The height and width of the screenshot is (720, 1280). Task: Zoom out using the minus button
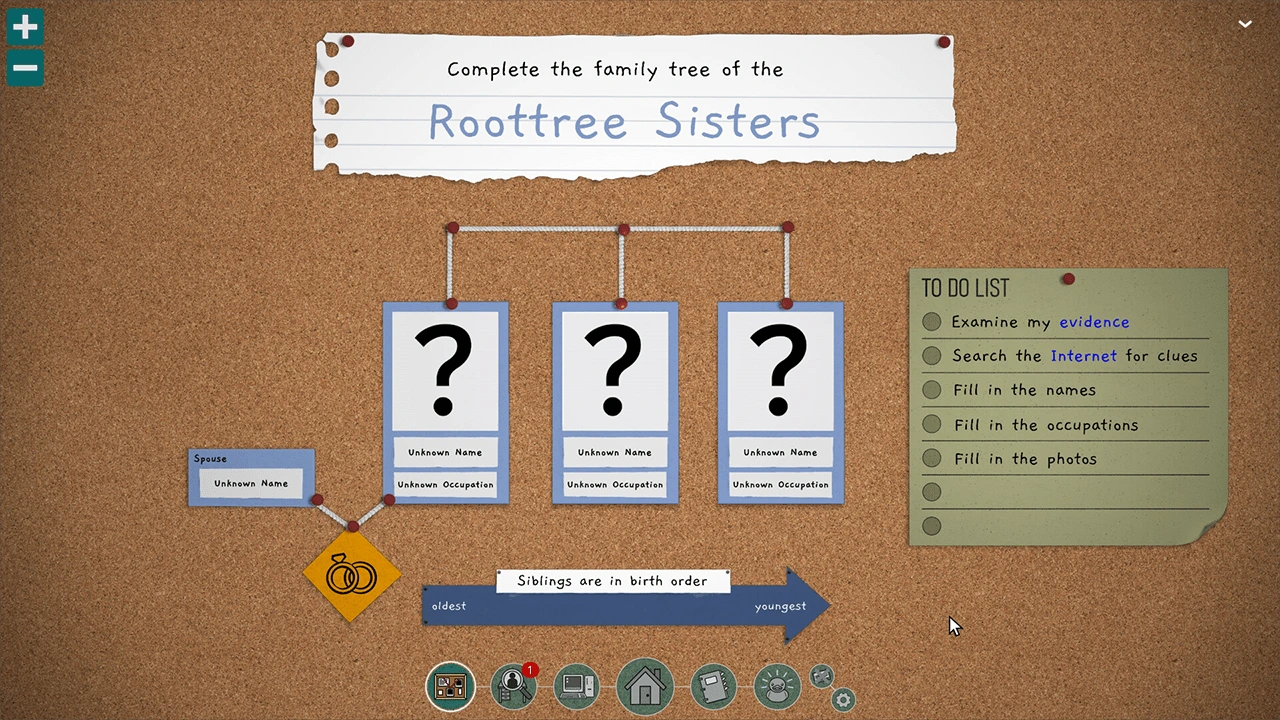click(24, 67)
